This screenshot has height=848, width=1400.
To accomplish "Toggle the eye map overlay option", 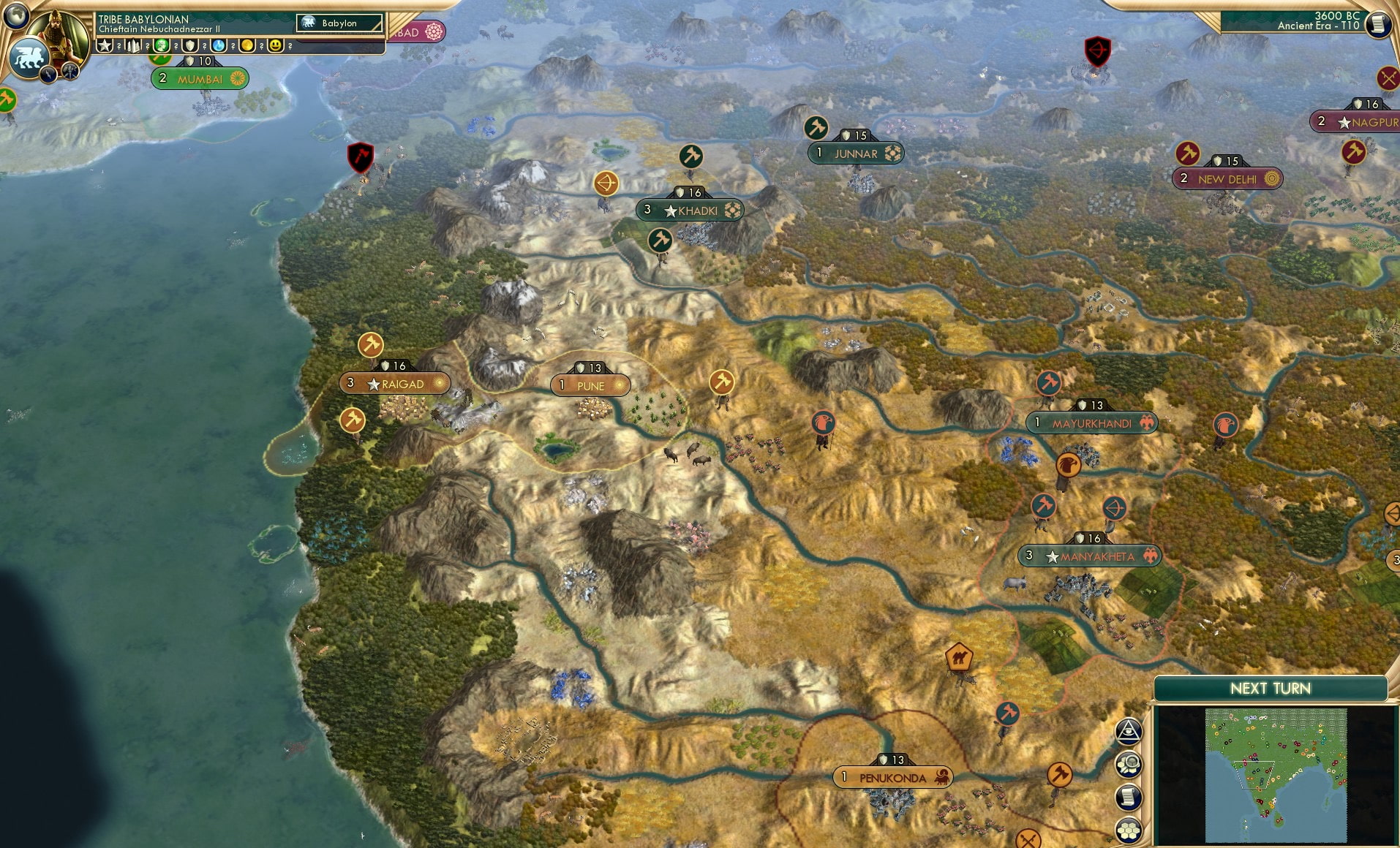I will click(x=1129, y=730).
